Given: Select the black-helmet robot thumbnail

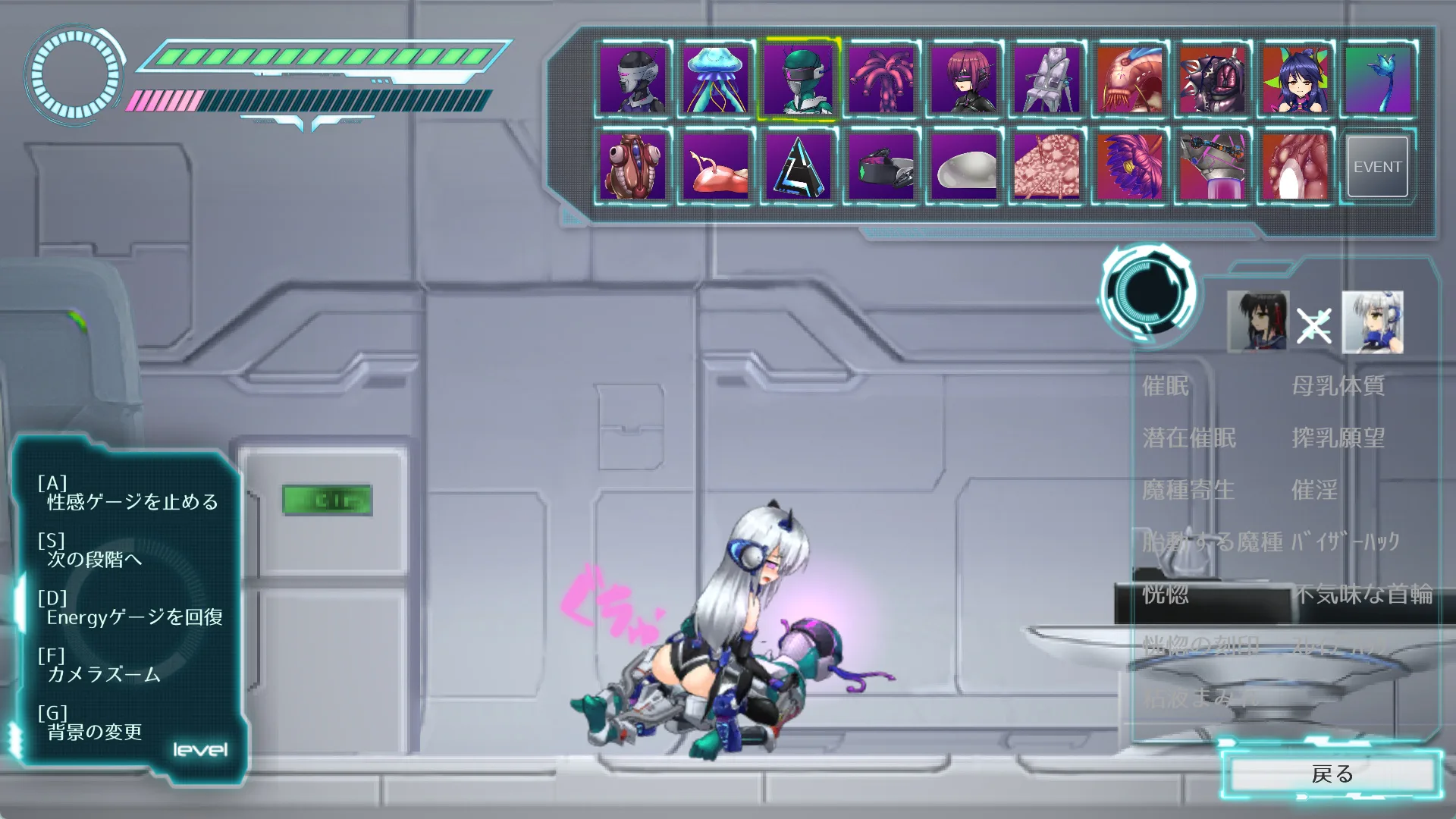Looking at the screenshot, I should (632, 80).
